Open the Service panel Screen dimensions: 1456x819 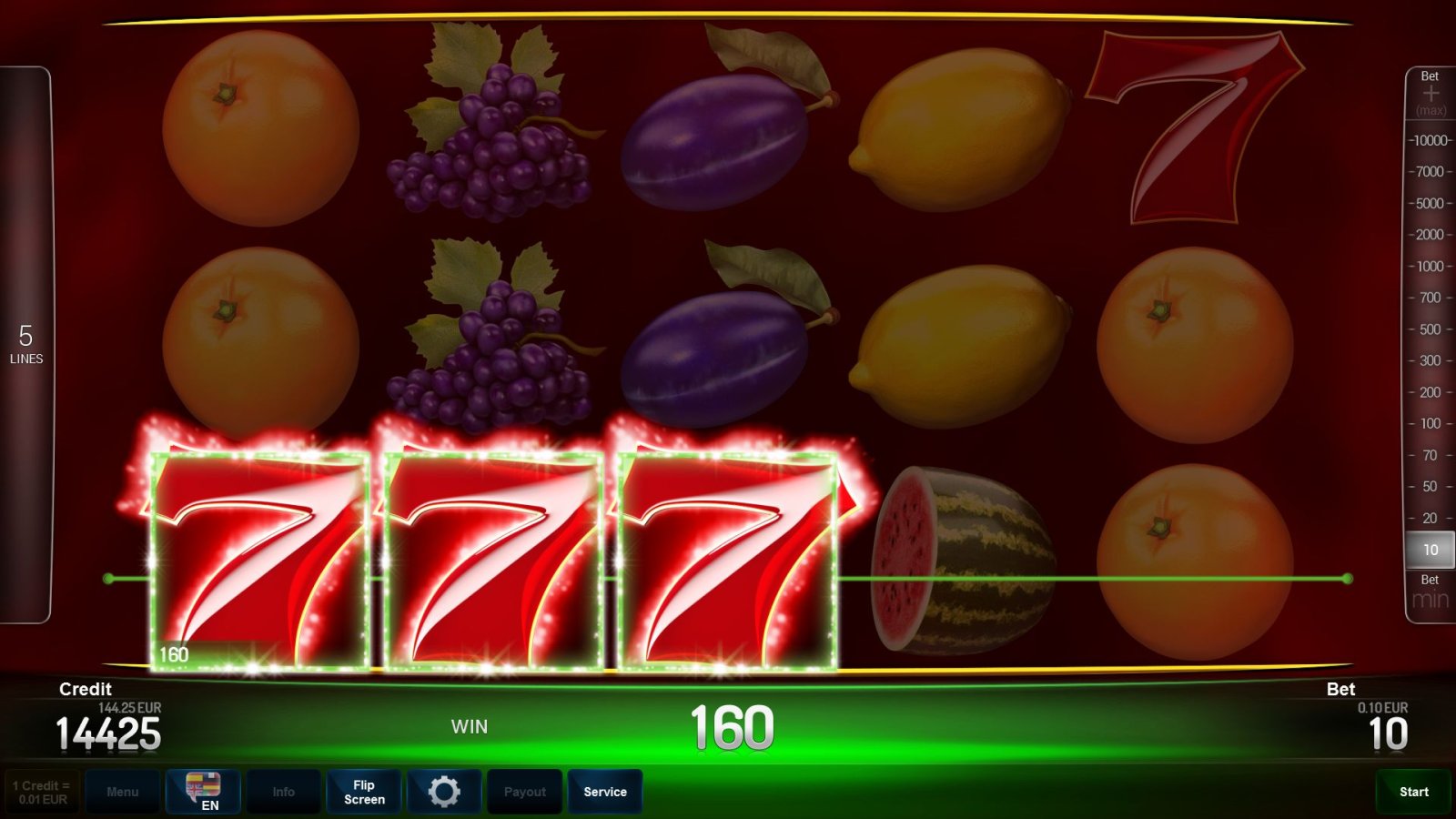[605, 791]
